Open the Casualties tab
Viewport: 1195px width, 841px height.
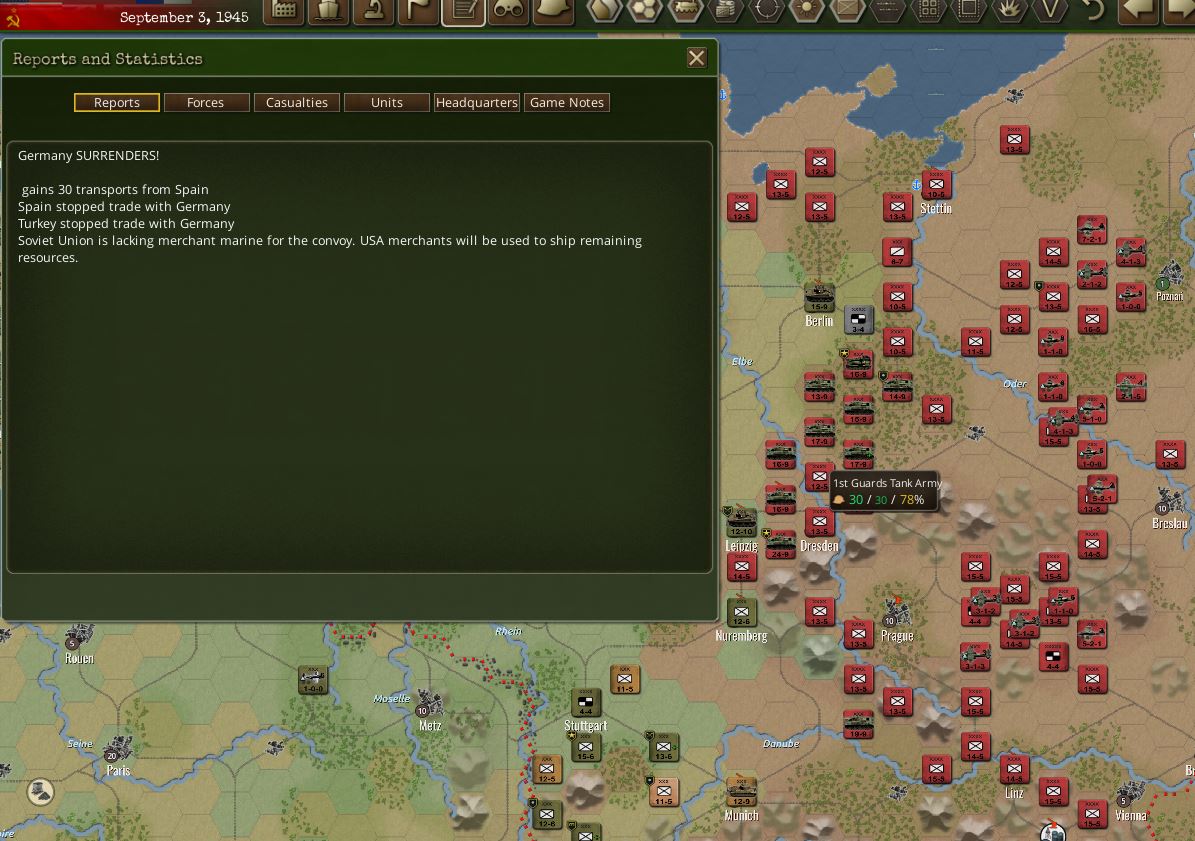[297, 102]
